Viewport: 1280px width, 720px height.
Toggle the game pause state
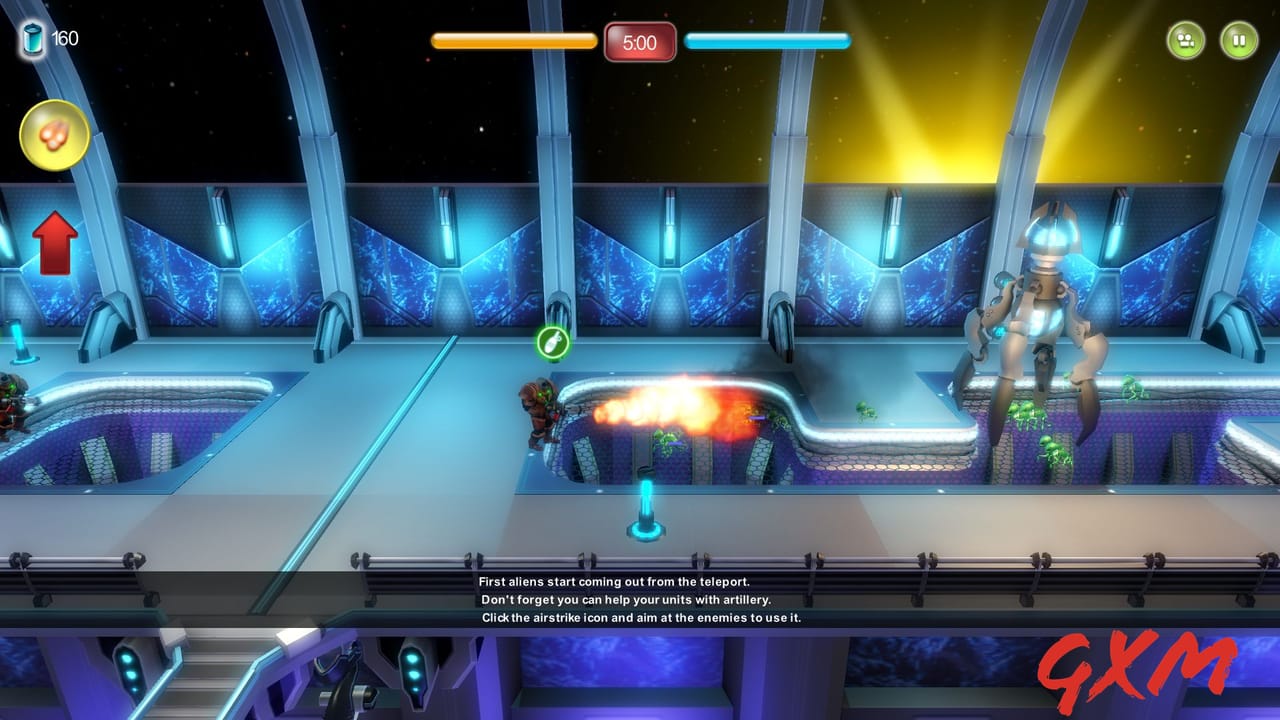point(1240,40)
